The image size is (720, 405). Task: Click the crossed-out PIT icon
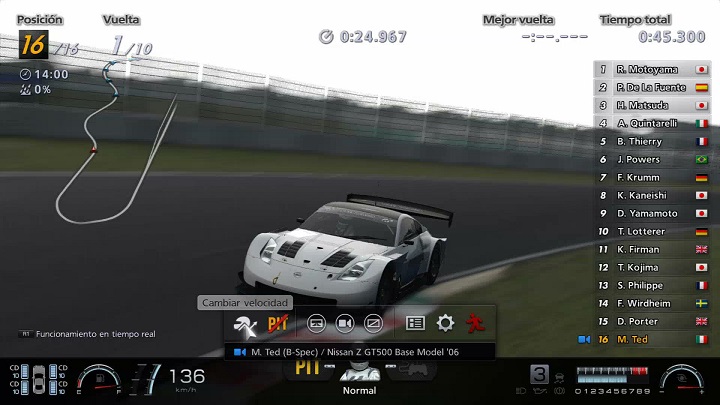277,323
